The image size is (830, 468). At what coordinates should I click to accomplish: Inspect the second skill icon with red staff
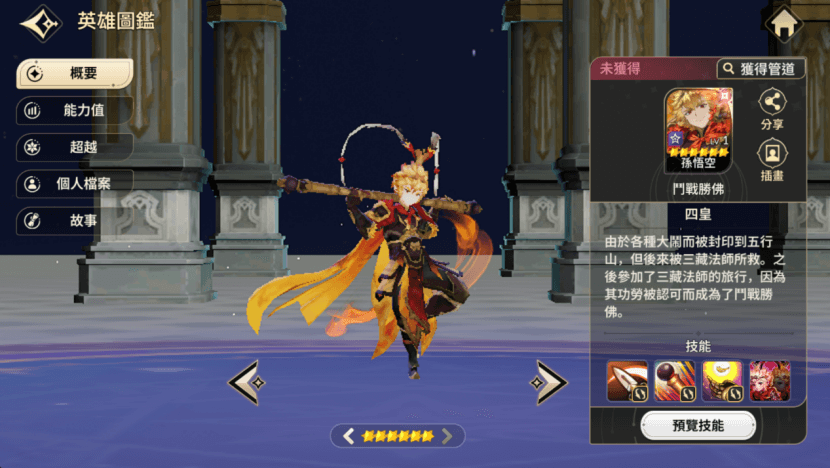click(675, 381)
